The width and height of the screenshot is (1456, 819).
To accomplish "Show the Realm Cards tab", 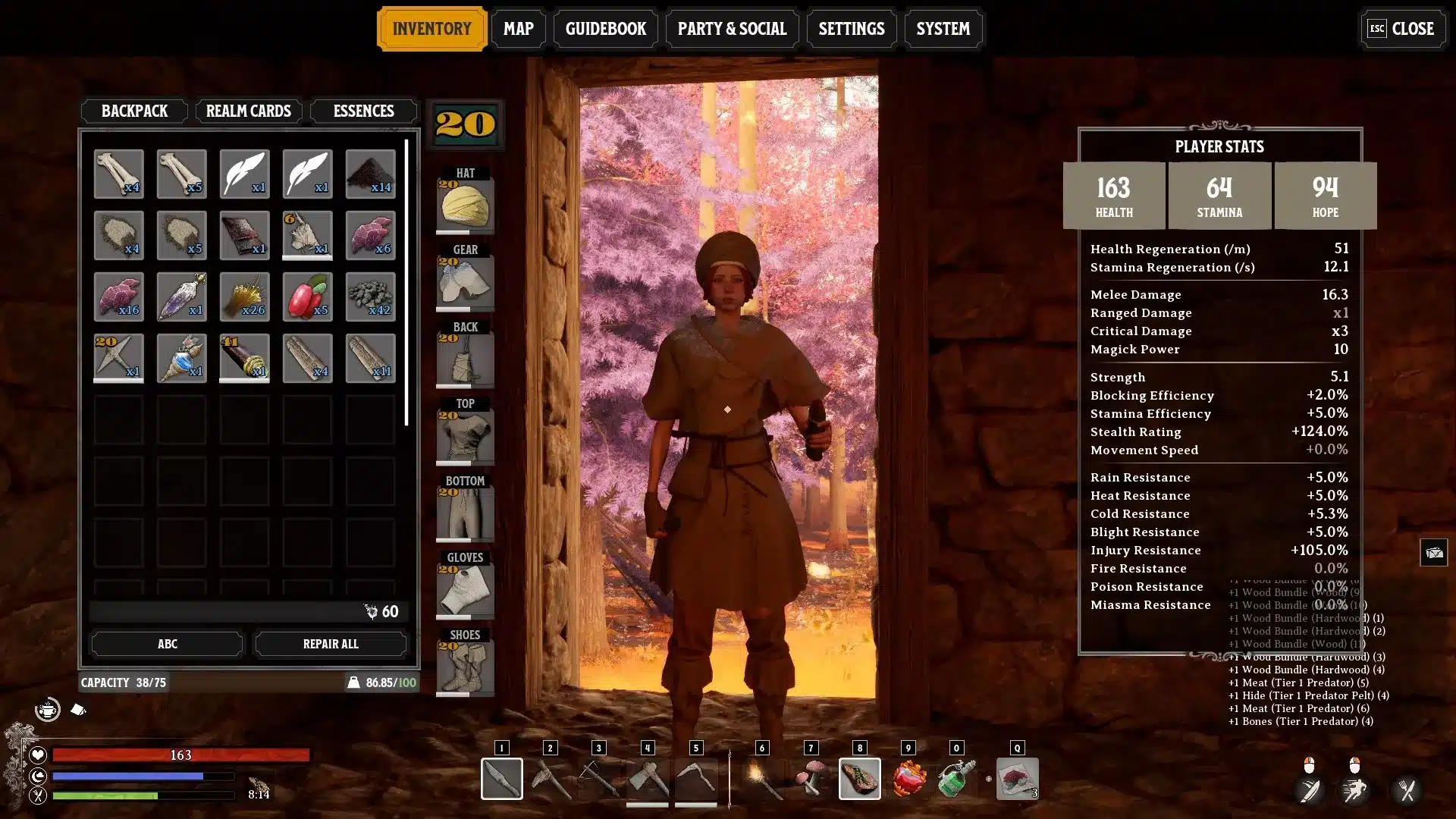I will [248, 111].
